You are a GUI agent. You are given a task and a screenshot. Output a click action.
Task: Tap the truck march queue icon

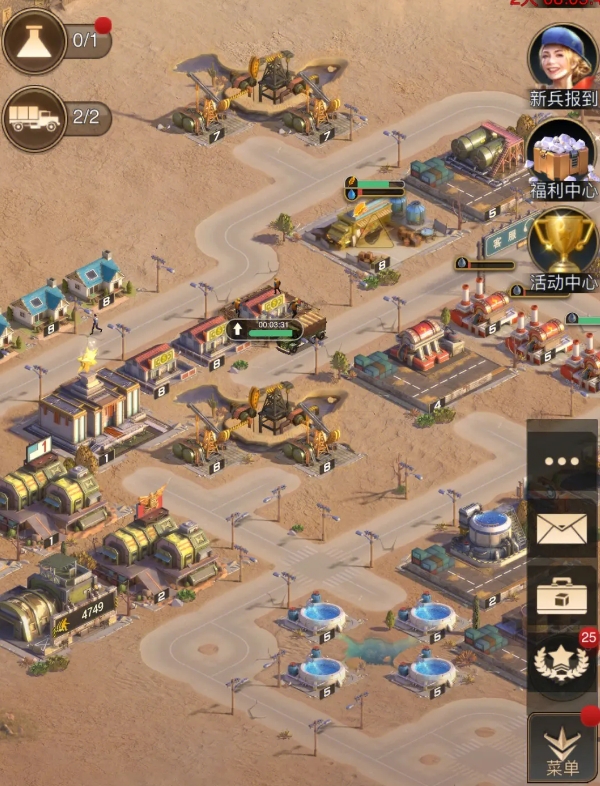[35, 118]
